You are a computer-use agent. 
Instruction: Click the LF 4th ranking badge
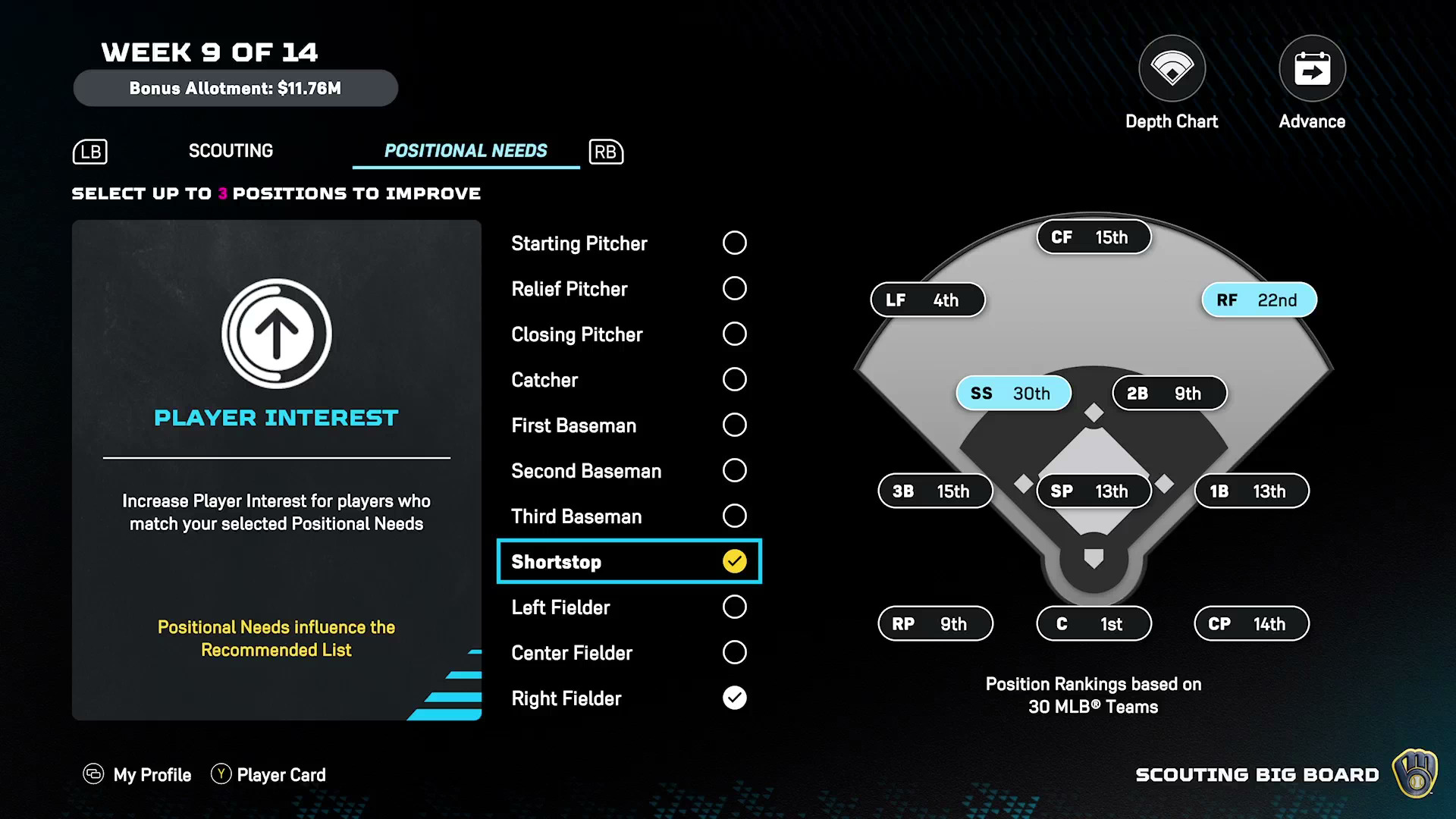(x=927, y=300)
